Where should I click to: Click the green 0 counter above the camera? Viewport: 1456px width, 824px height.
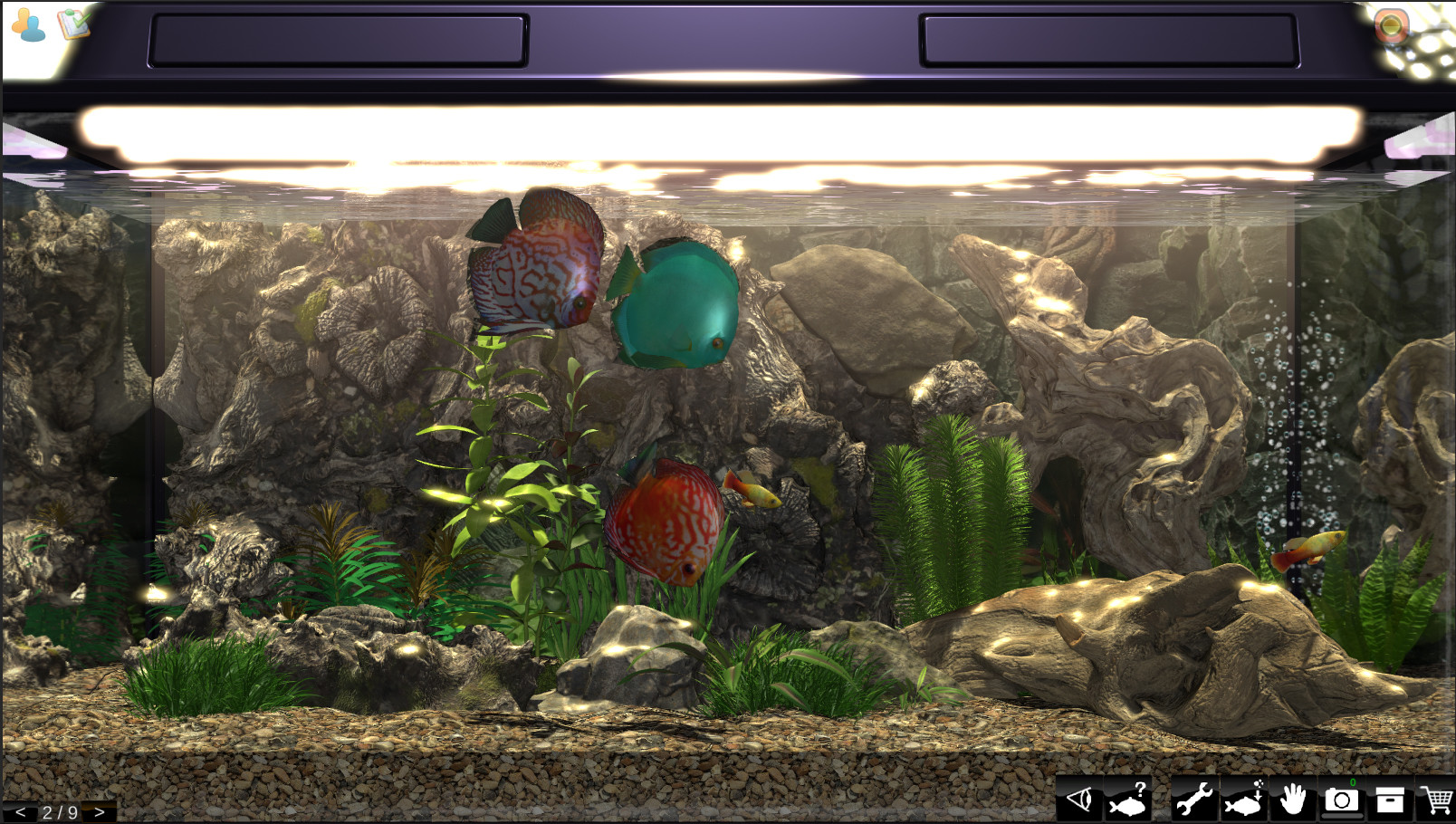pyautogui.click(x=1353, y=784)
